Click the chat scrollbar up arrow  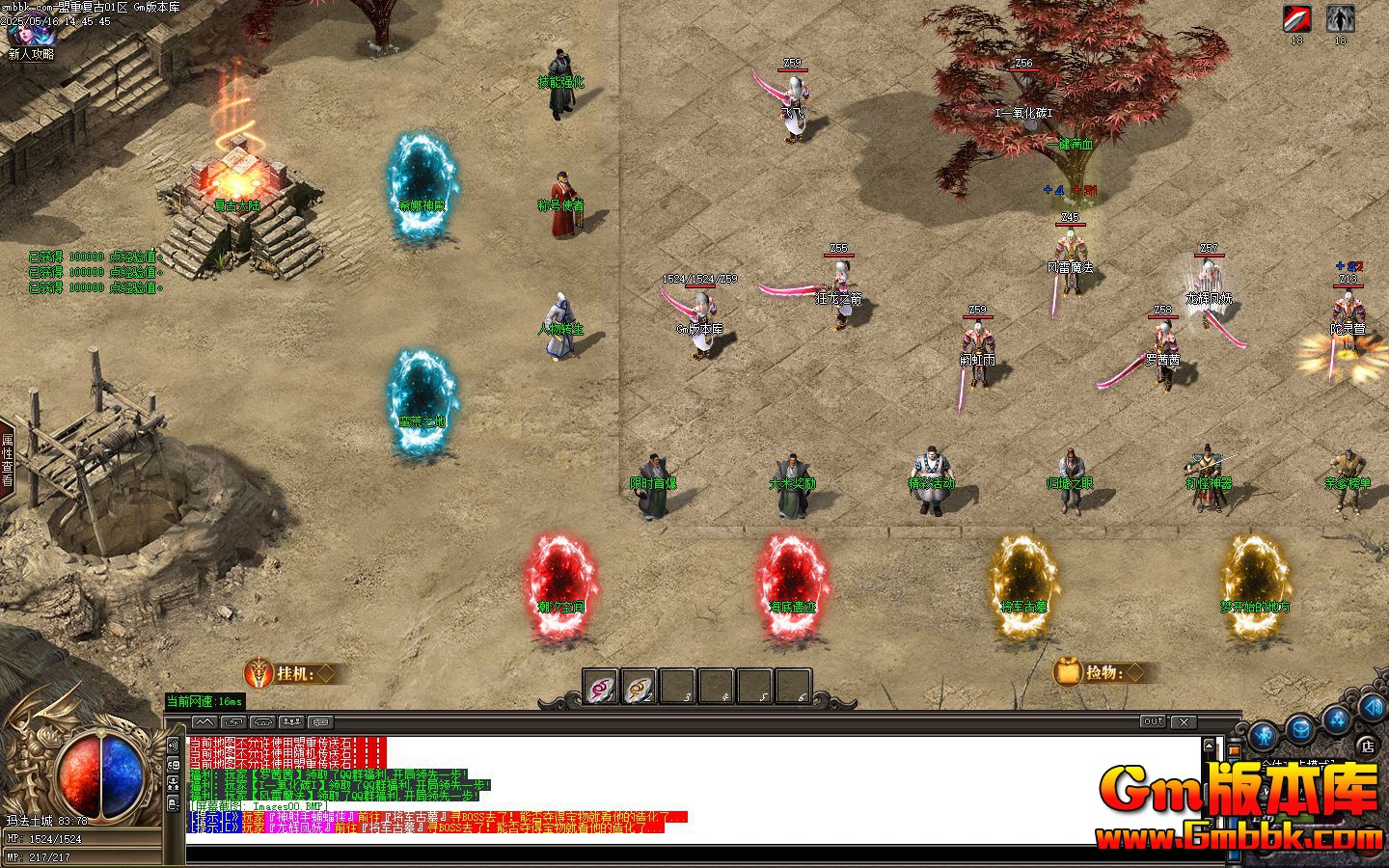click(1210, 745)
